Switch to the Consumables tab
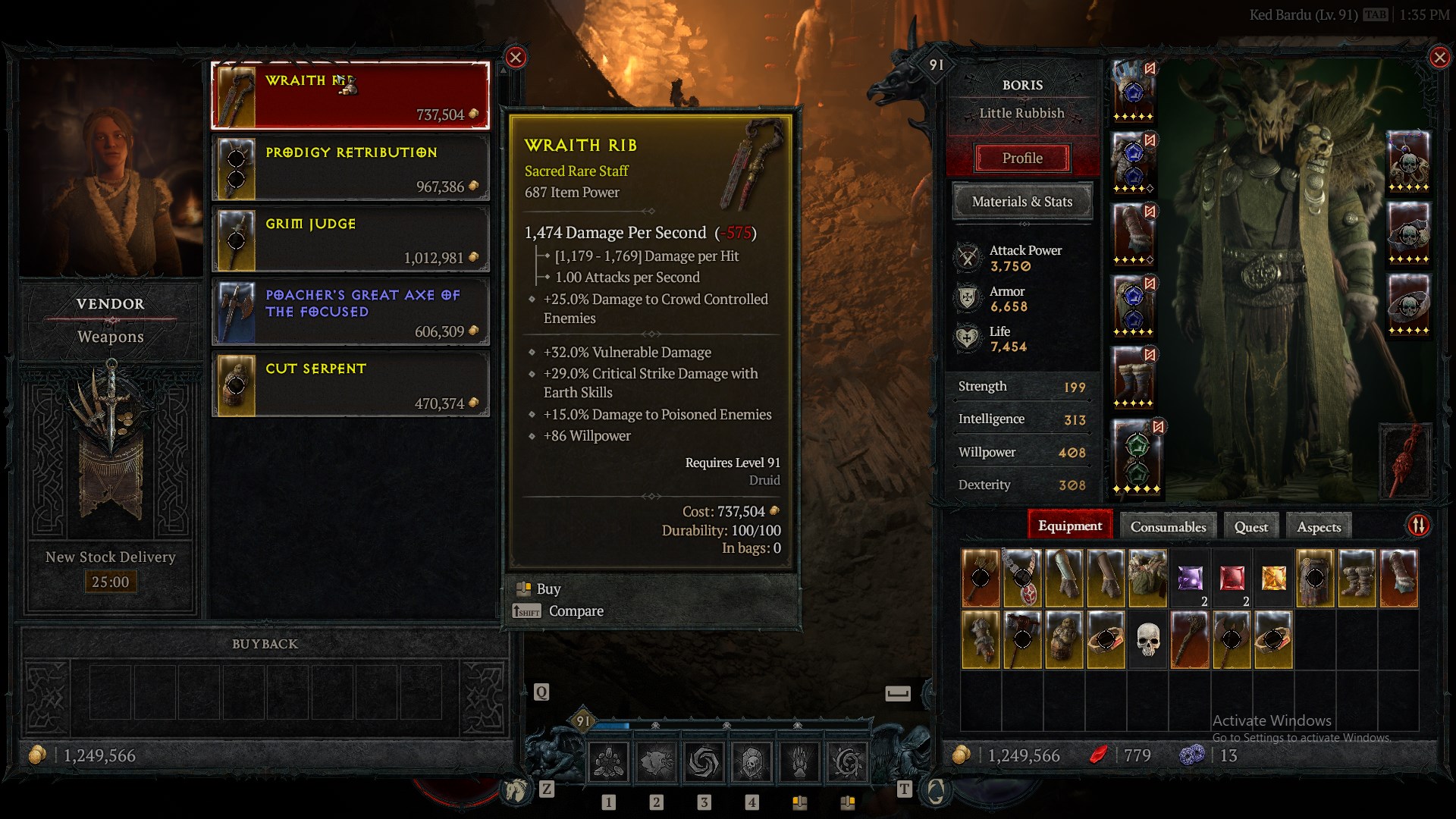The image size is (1456, 819). coord(1168,527)
